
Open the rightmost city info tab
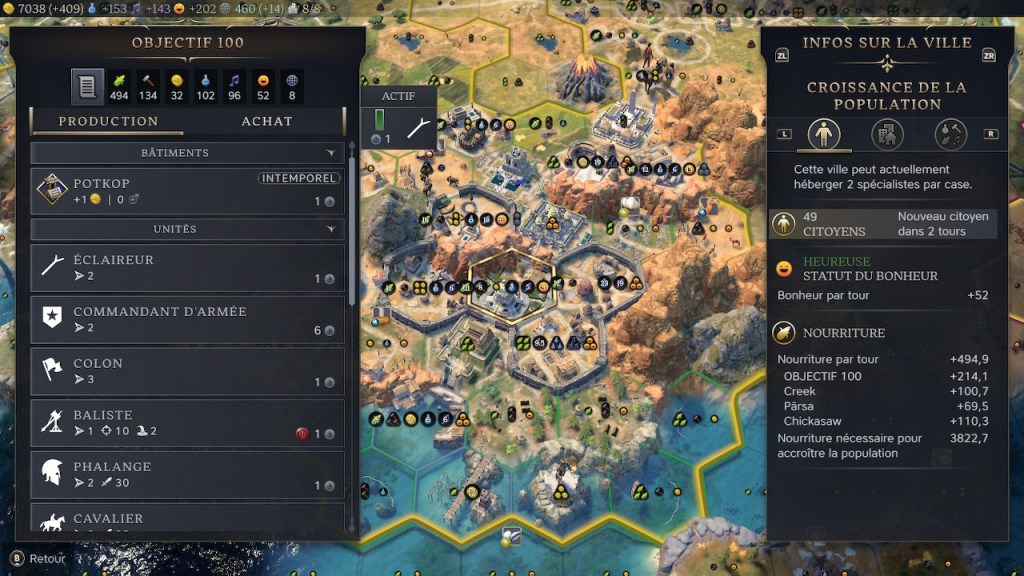tap(950, 133)
